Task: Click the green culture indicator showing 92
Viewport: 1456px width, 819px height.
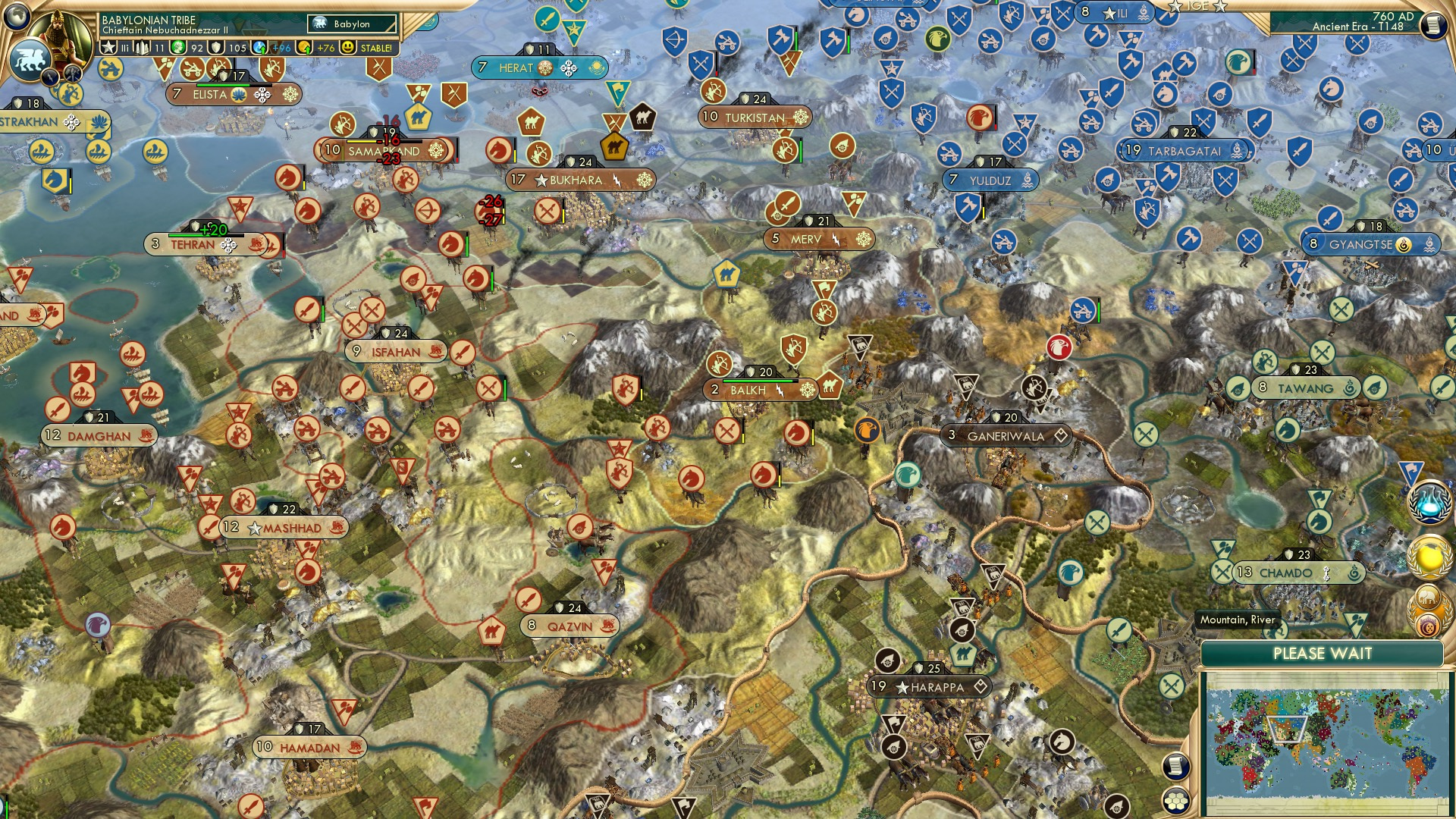Action: click(x=177, y=47)
